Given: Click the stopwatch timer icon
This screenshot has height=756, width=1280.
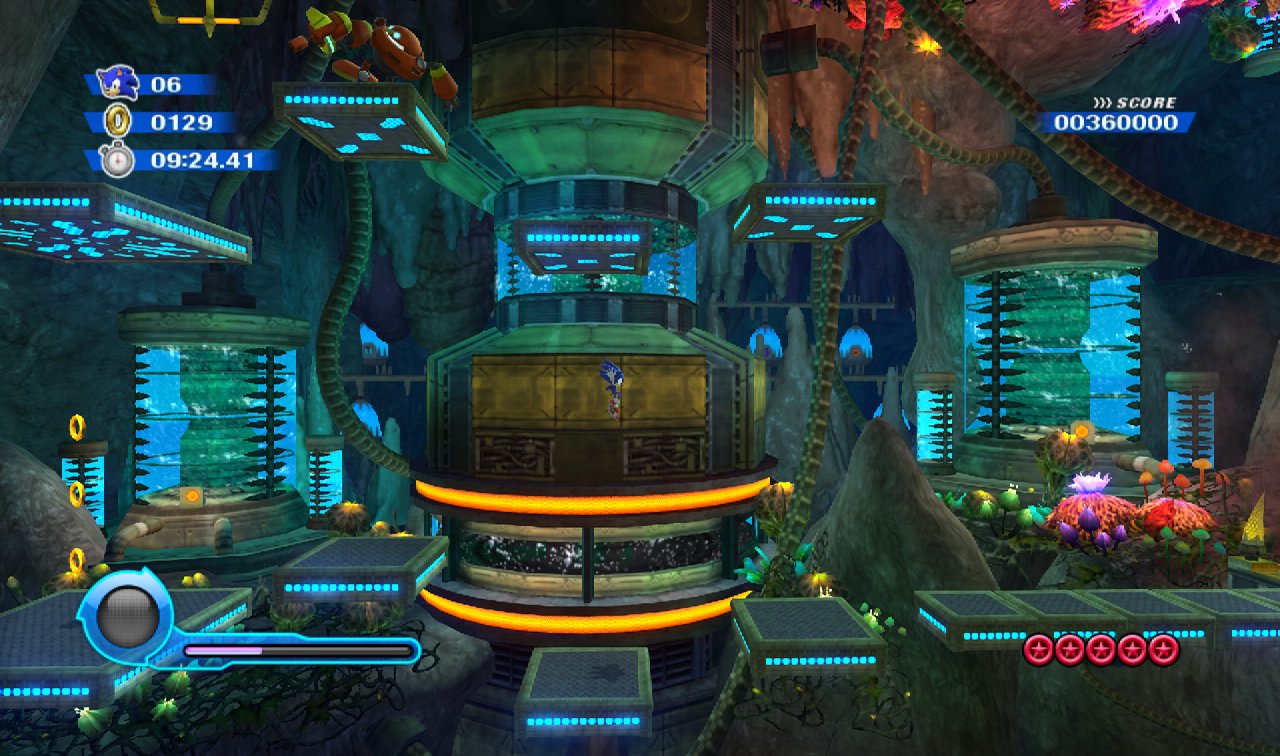Looking at the screenshot, I should pyautogui.click(x=117, y=159).
